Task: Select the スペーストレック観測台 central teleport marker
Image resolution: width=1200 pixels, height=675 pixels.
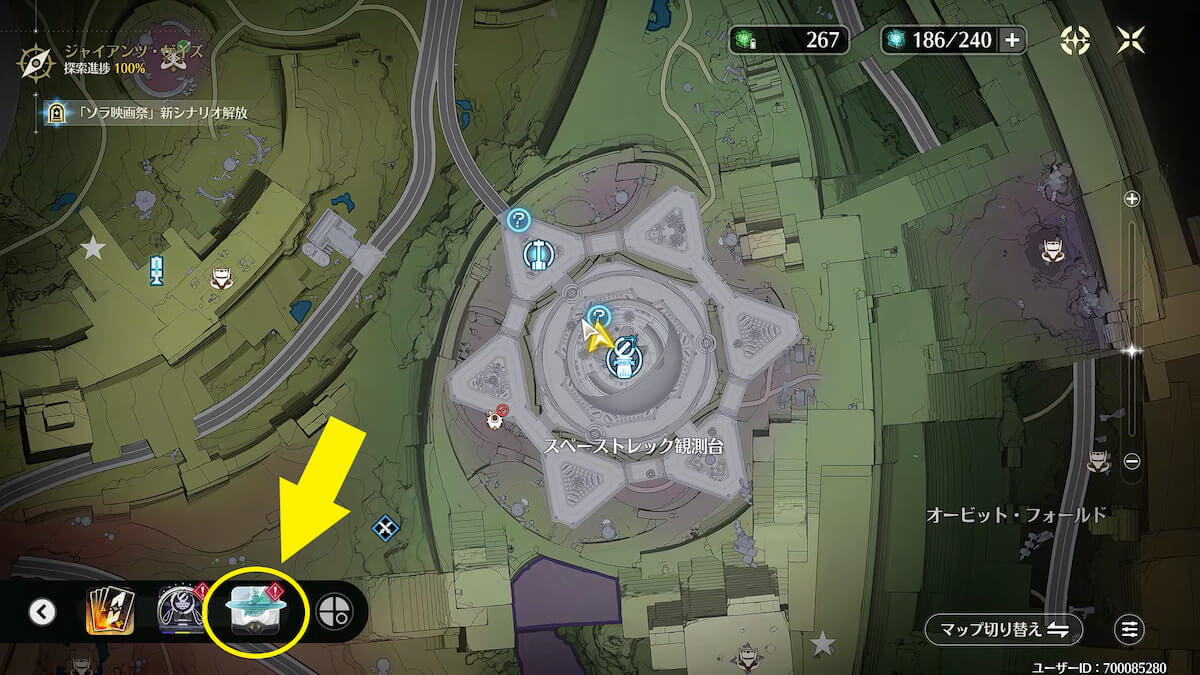Action: pos(623,358)
